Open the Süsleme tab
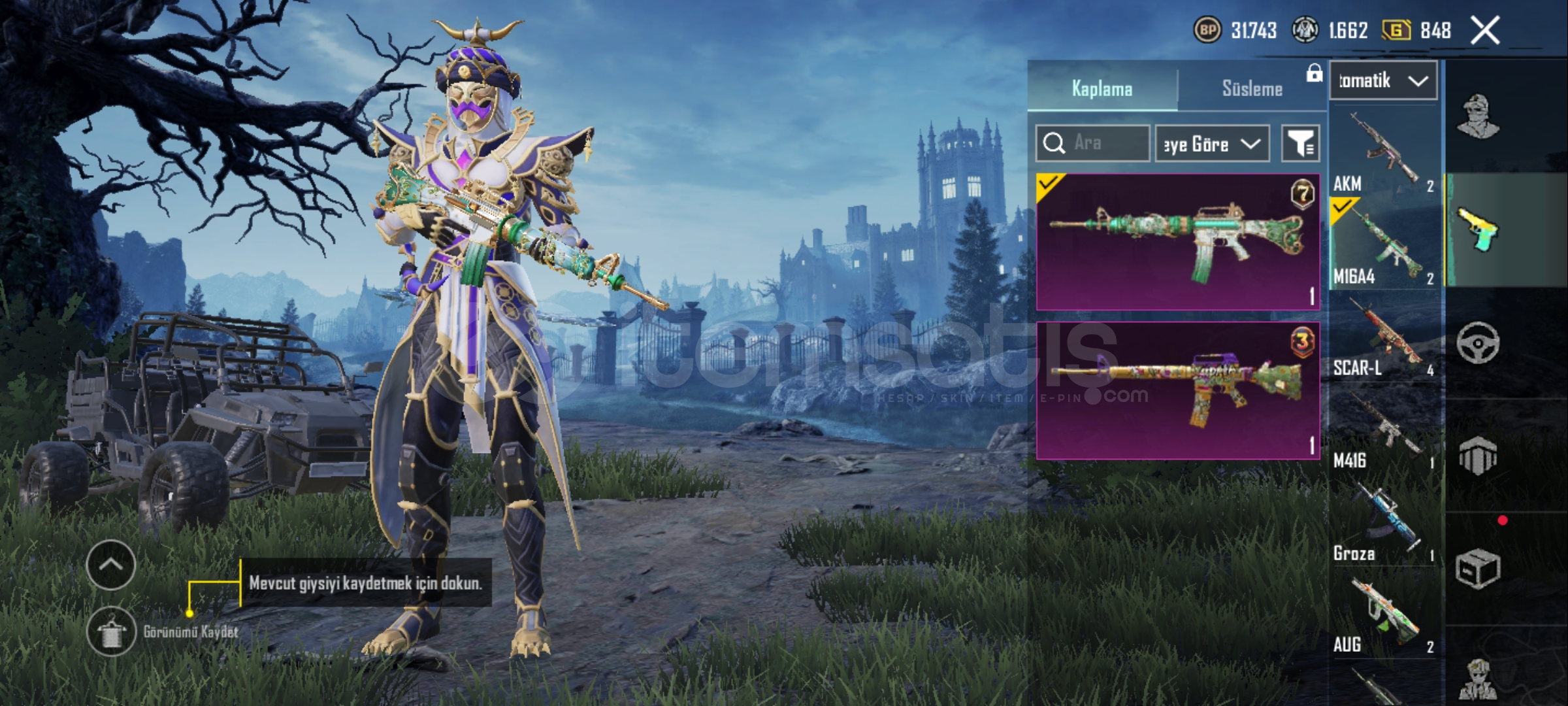The height and width of the screenshot is (706, 1568). tap(1252, 88)
